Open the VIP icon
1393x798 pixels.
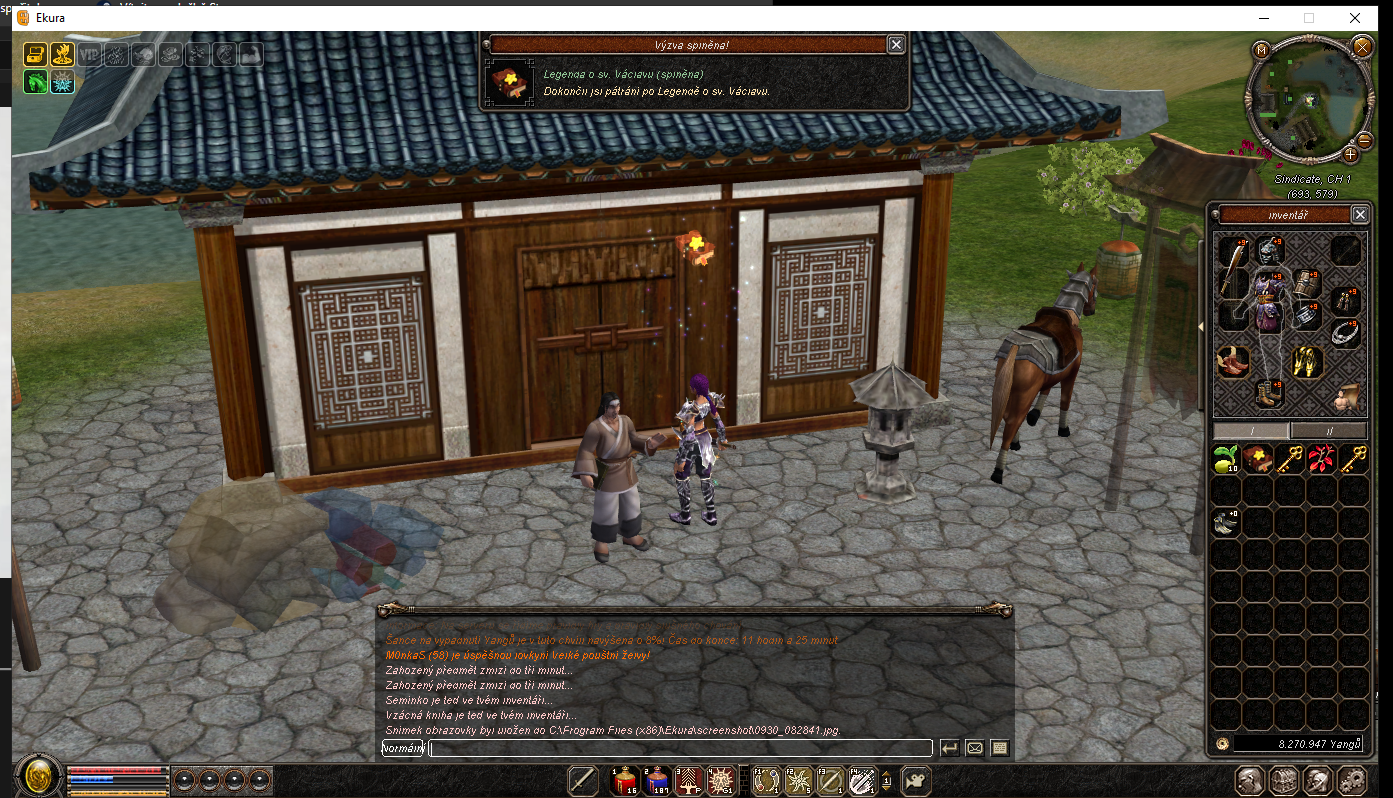[90, 55]
